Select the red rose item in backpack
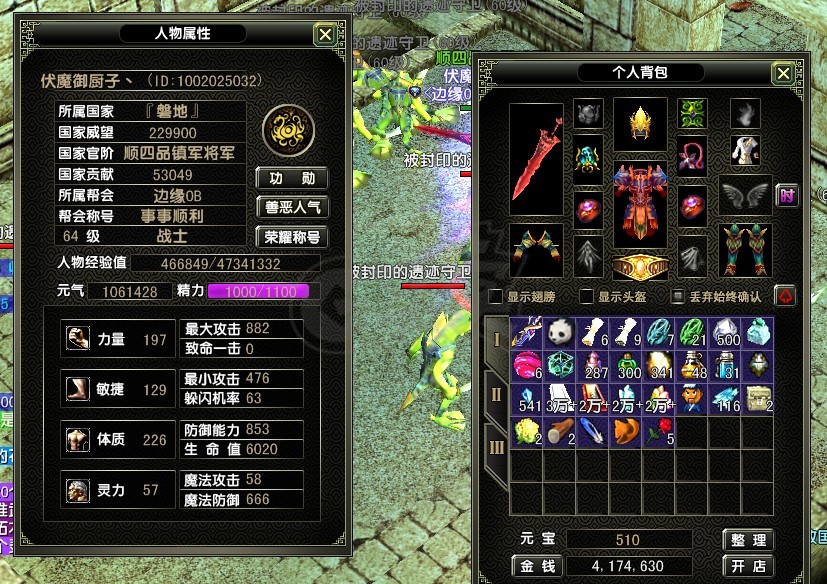 [x=658, y=432]
